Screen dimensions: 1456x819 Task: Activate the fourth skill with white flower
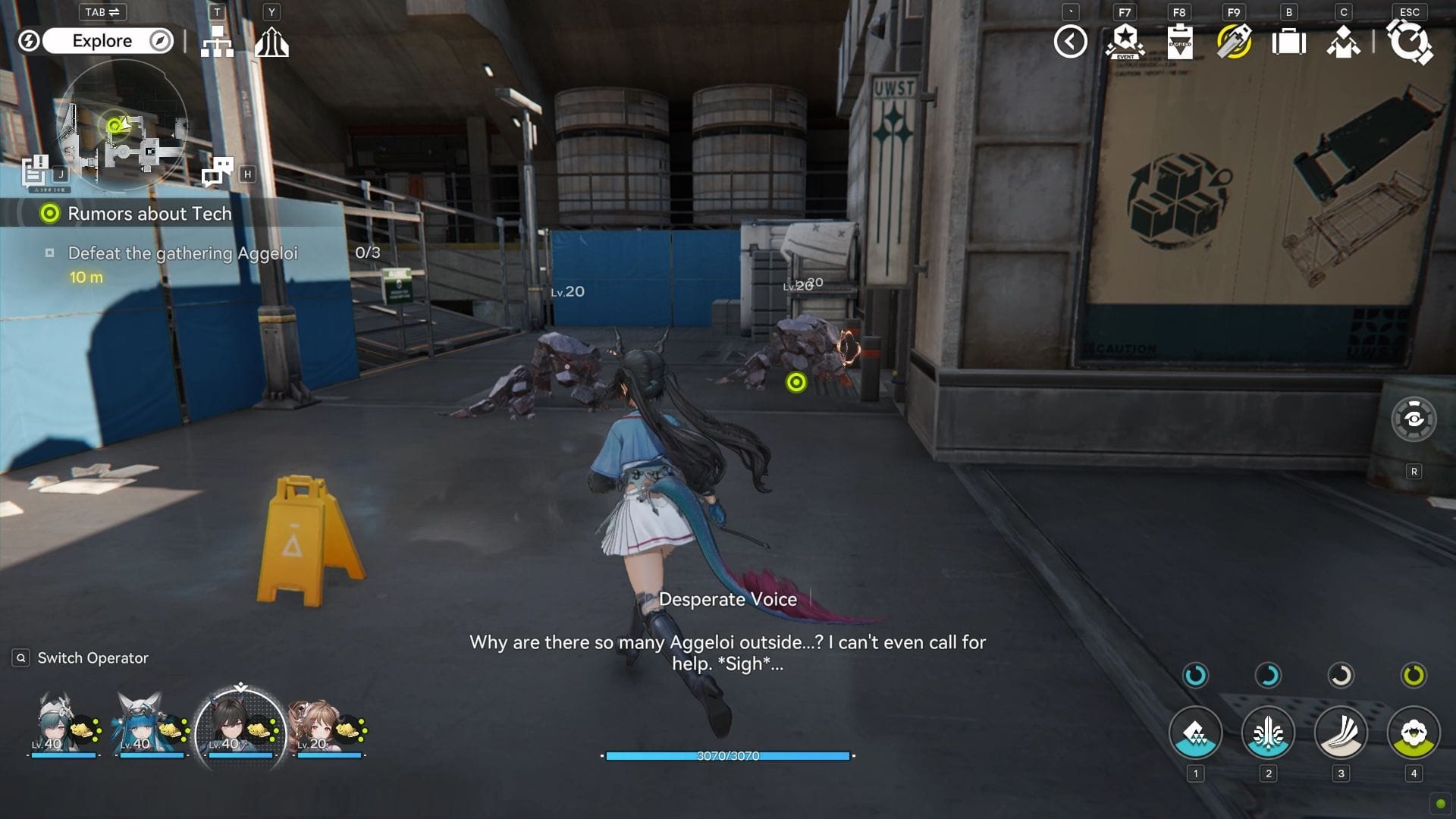(x=1414, y=733)
